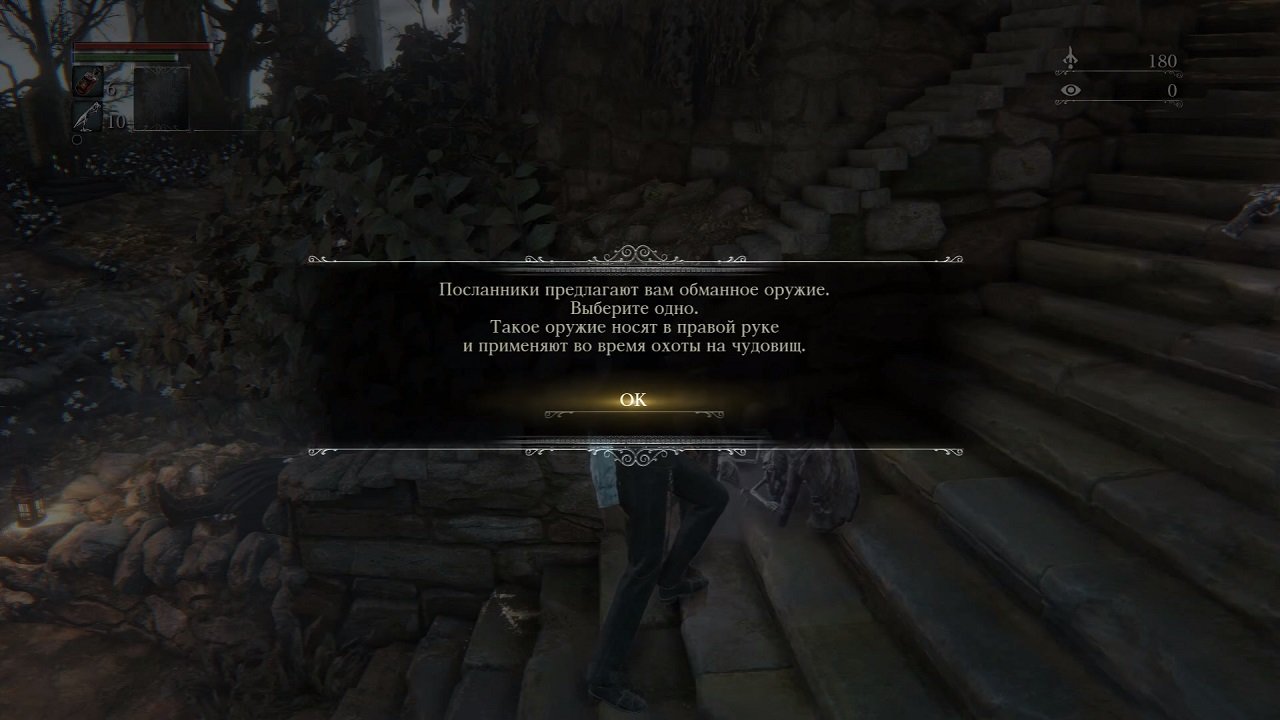Image resolution: width=1280 pixels, height=720 pixels.
Task: Click the bullet count showing 10
Action: (116, 120)
